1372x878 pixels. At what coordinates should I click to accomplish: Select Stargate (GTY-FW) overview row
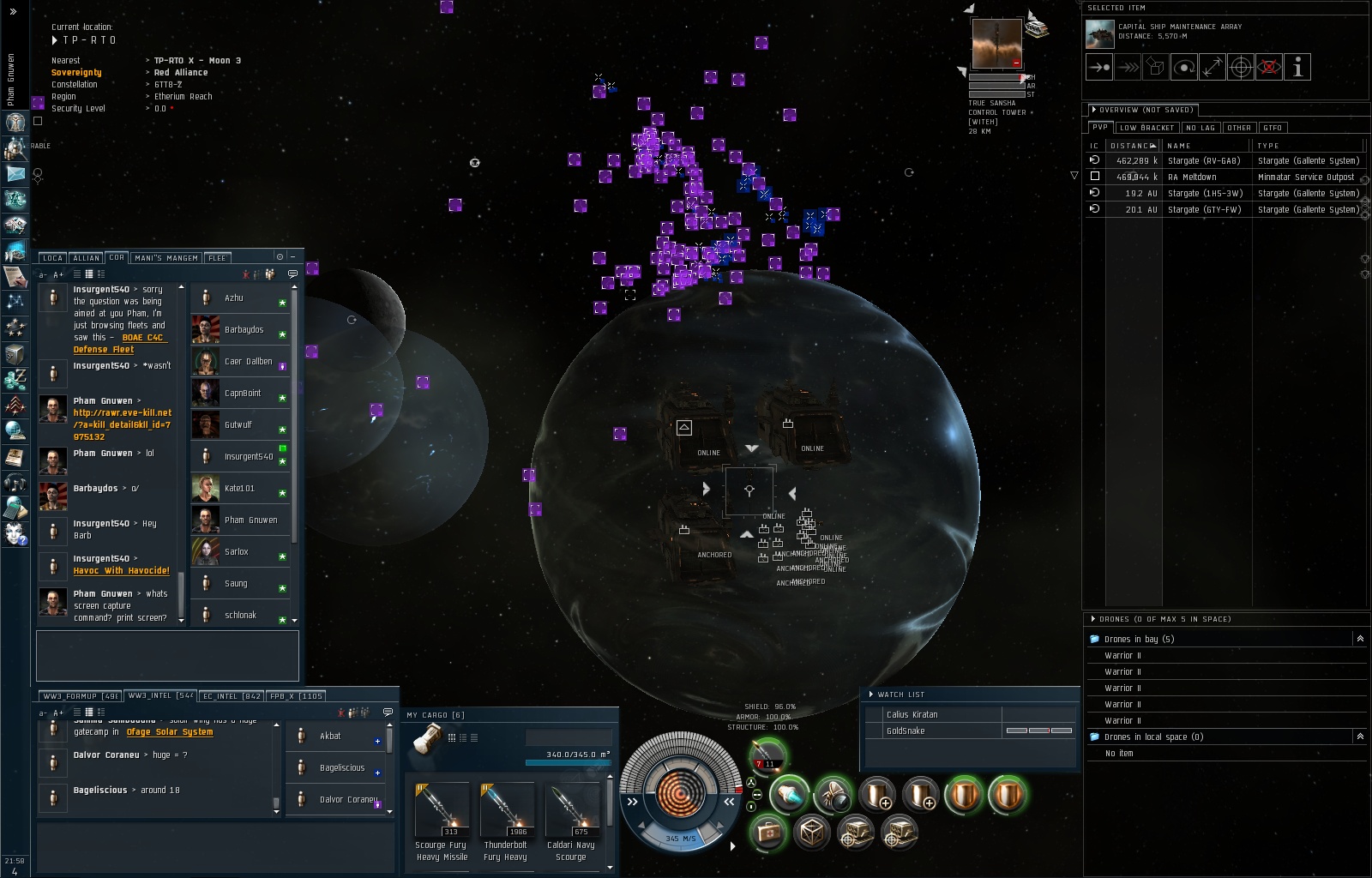tap(1204, 210)
